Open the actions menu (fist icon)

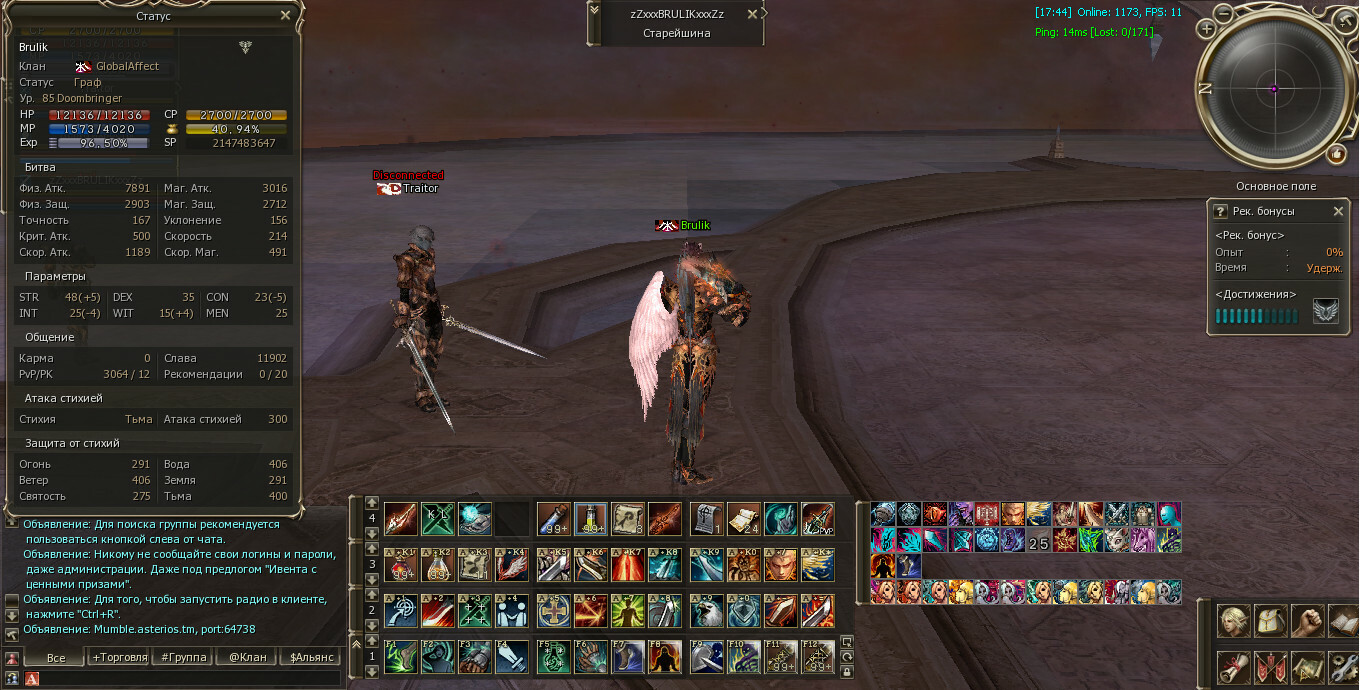(x=1308, y=620)
